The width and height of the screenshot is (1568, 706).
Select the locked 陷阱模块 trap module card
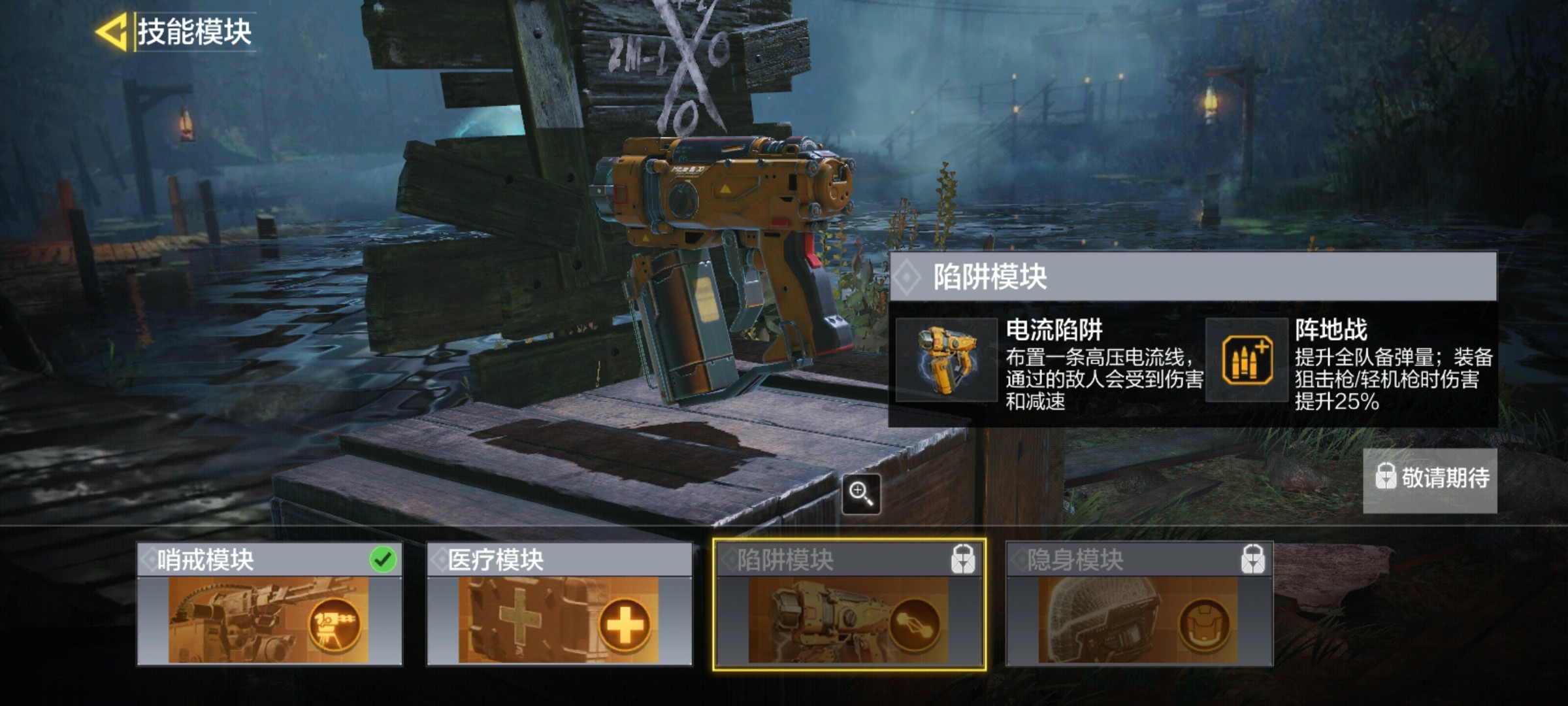(849, 604)
